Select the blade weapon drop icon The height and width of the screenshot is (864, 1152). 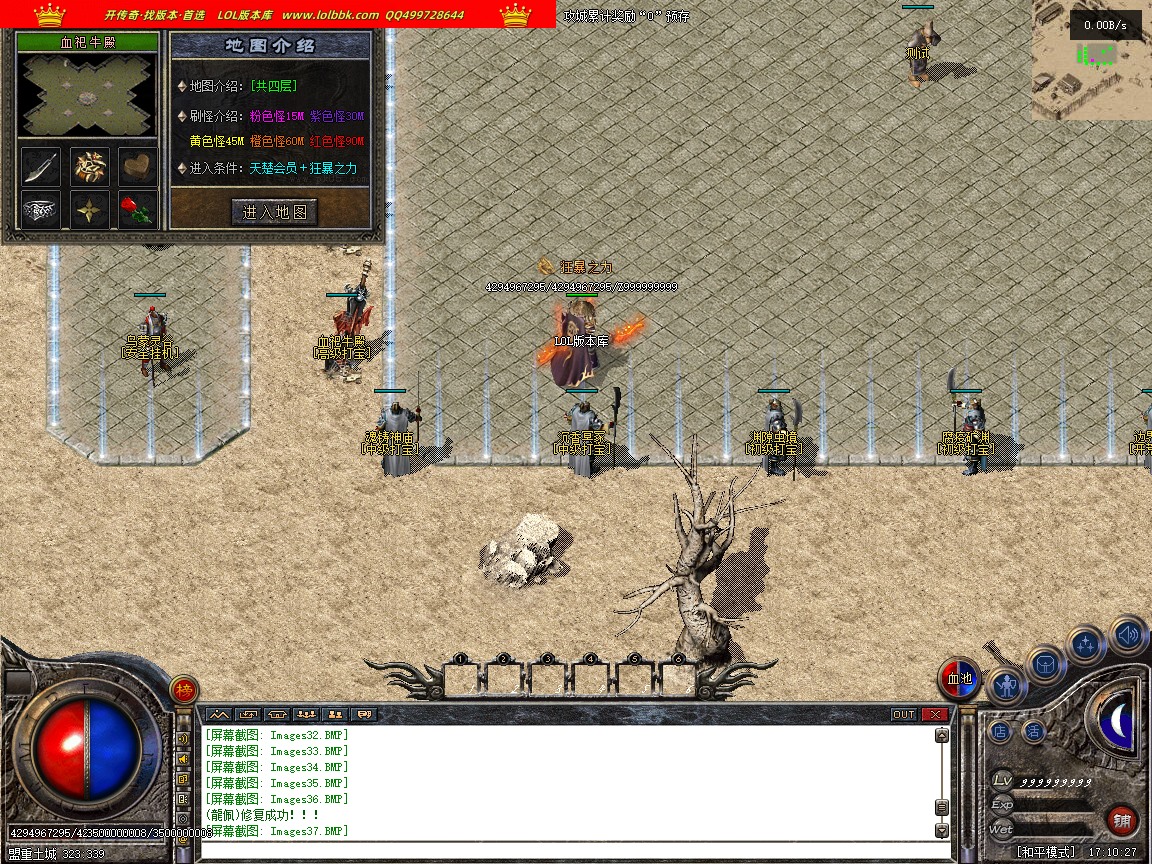pyautogui.click(x=40, y=167)
